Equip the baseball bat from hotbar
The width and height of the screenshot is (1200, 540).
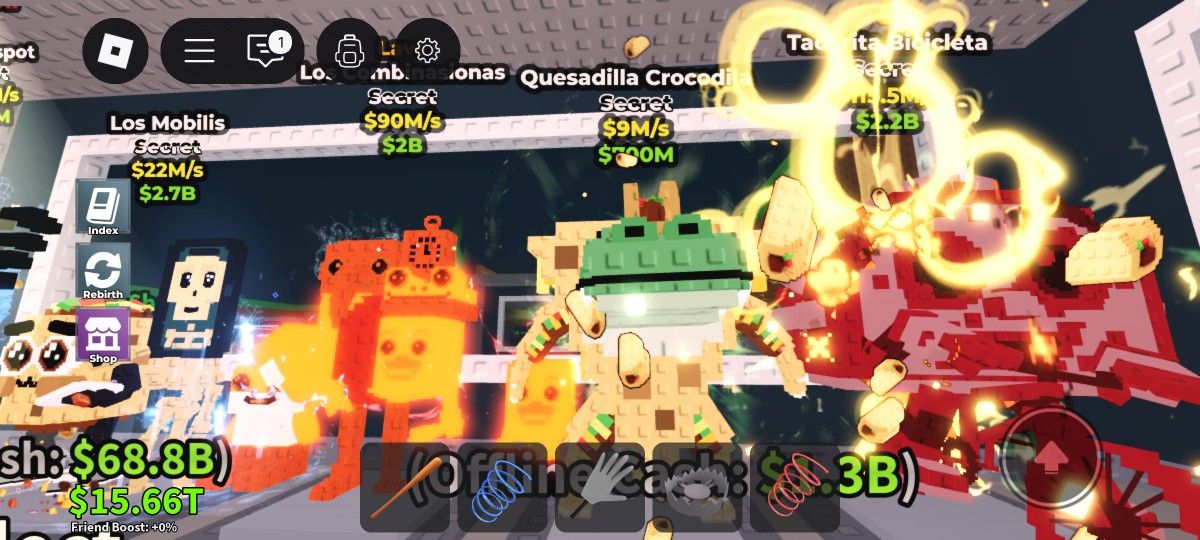coord(404,487)
